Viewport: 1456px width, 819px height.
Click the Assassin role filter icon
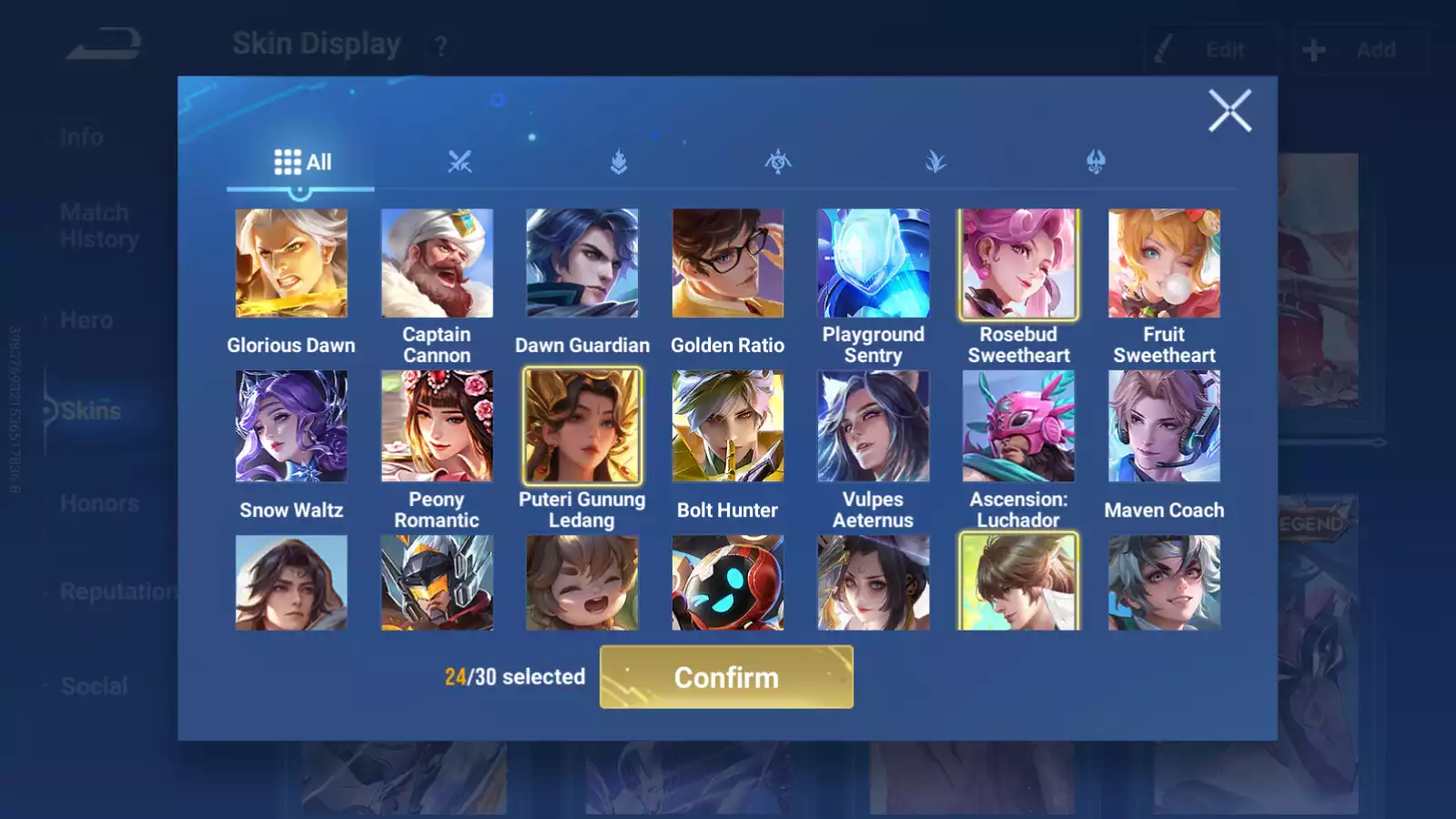pos(935,162)
